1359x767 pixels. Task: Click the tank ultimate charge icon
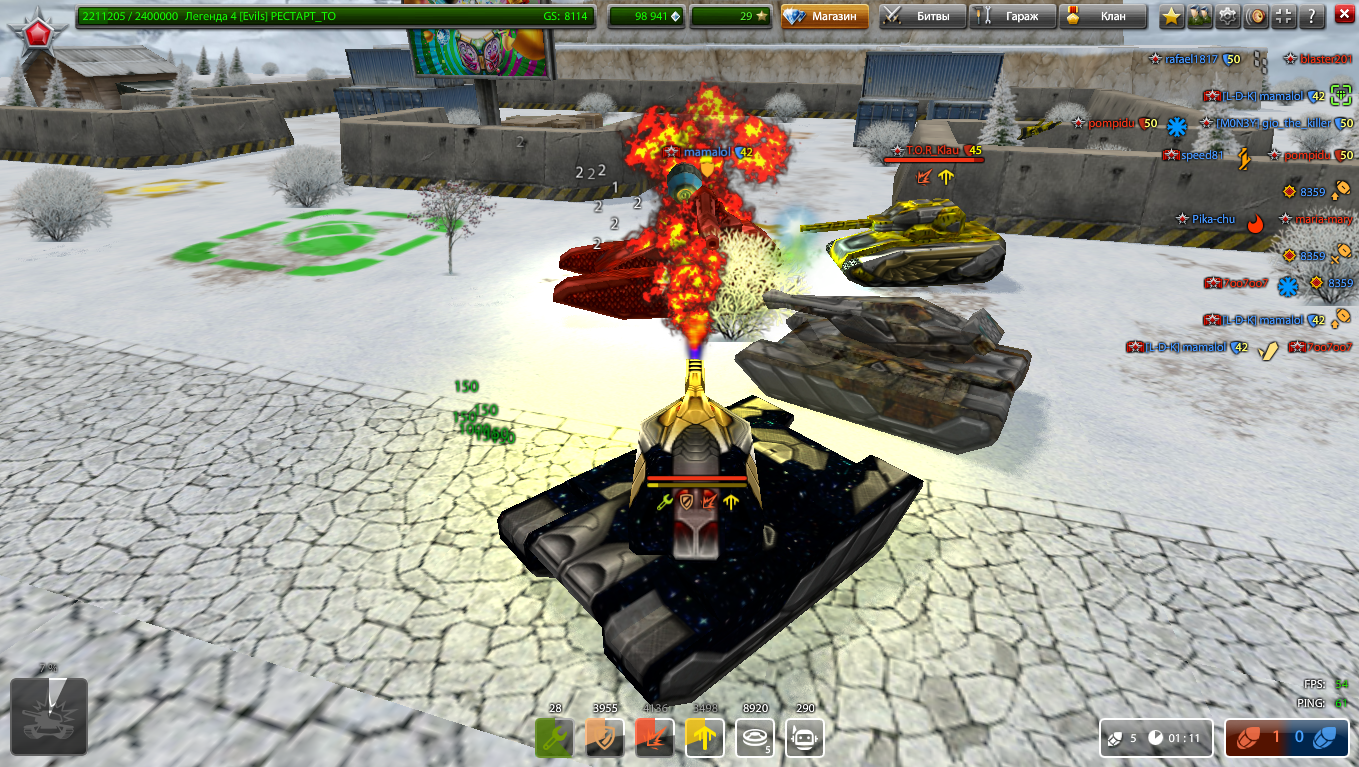[x=49, y=716]
